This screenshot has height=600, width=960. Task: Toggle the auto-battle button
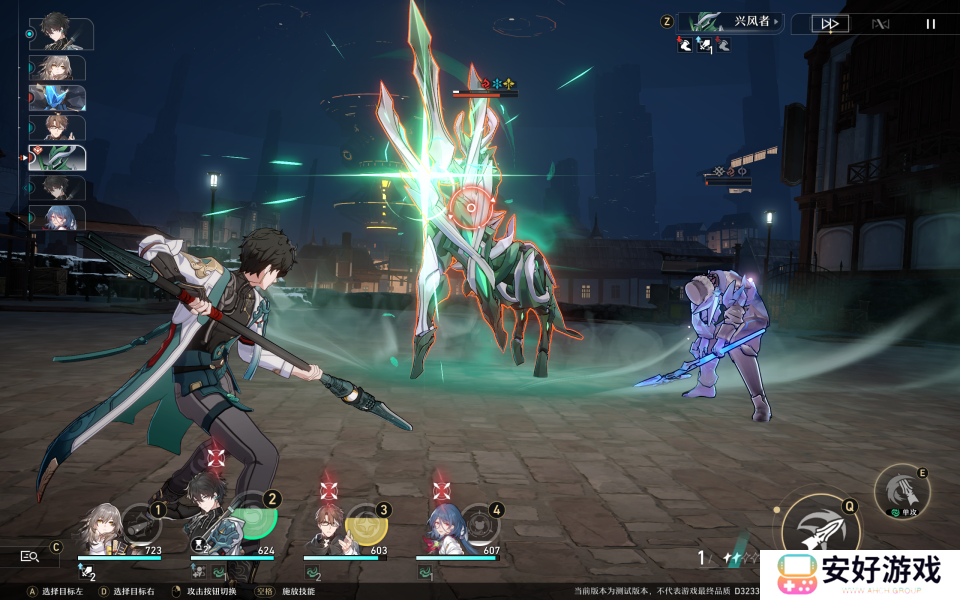[880, 24]
